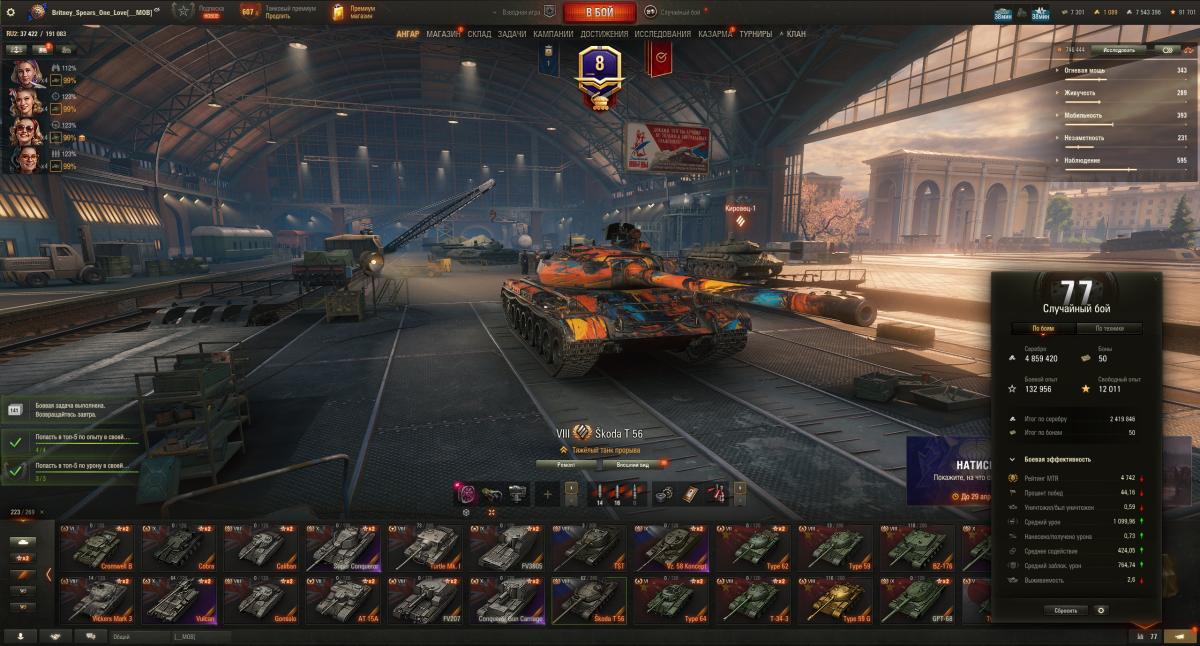The width and height of the screenshot is (1200, 646).
Task: Open the ЗАДАЧИ missions tab
Action: click(512, 34)
